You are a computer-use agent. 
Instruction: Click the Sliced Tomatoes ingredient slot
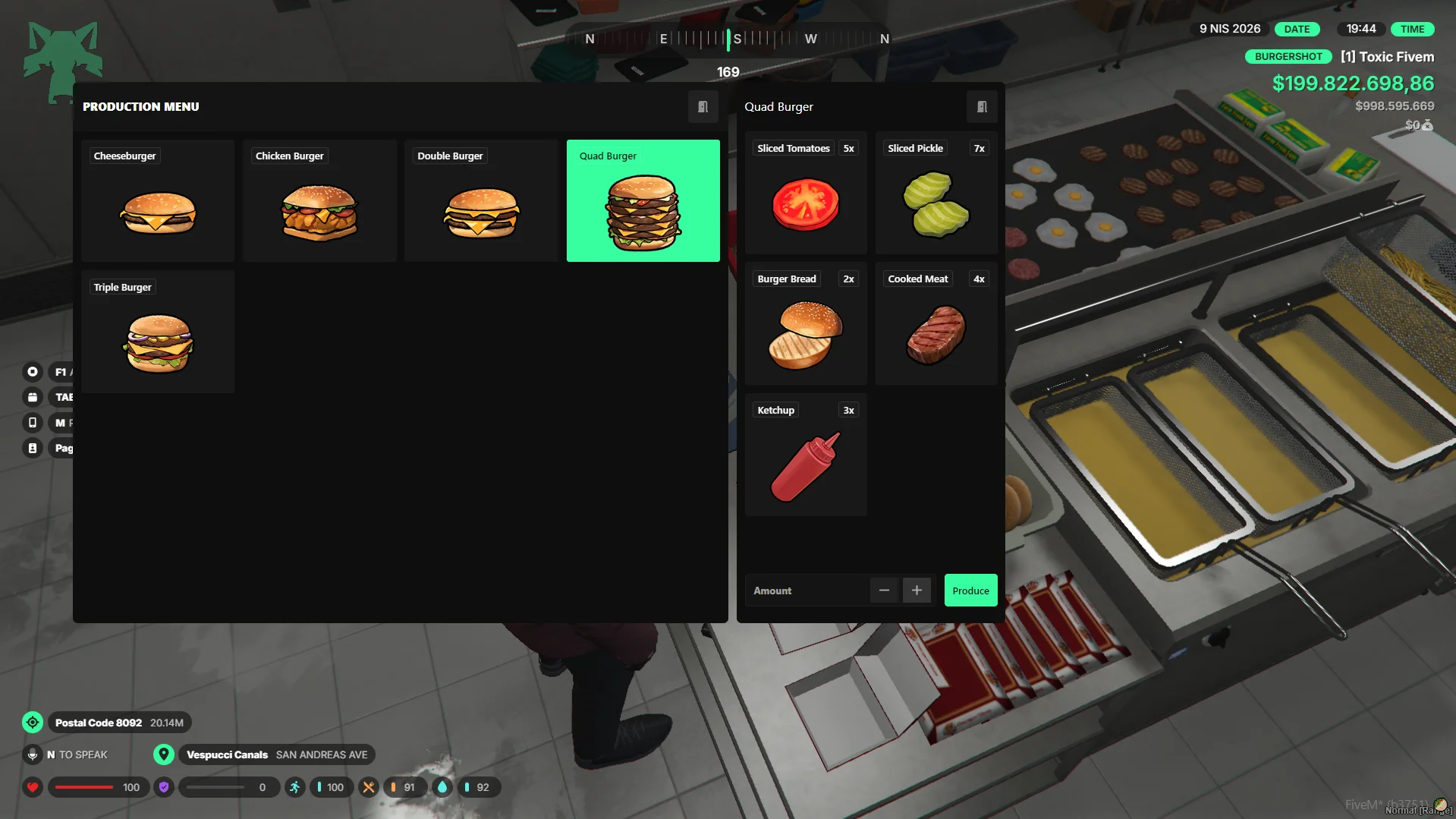tap(806, 194)
